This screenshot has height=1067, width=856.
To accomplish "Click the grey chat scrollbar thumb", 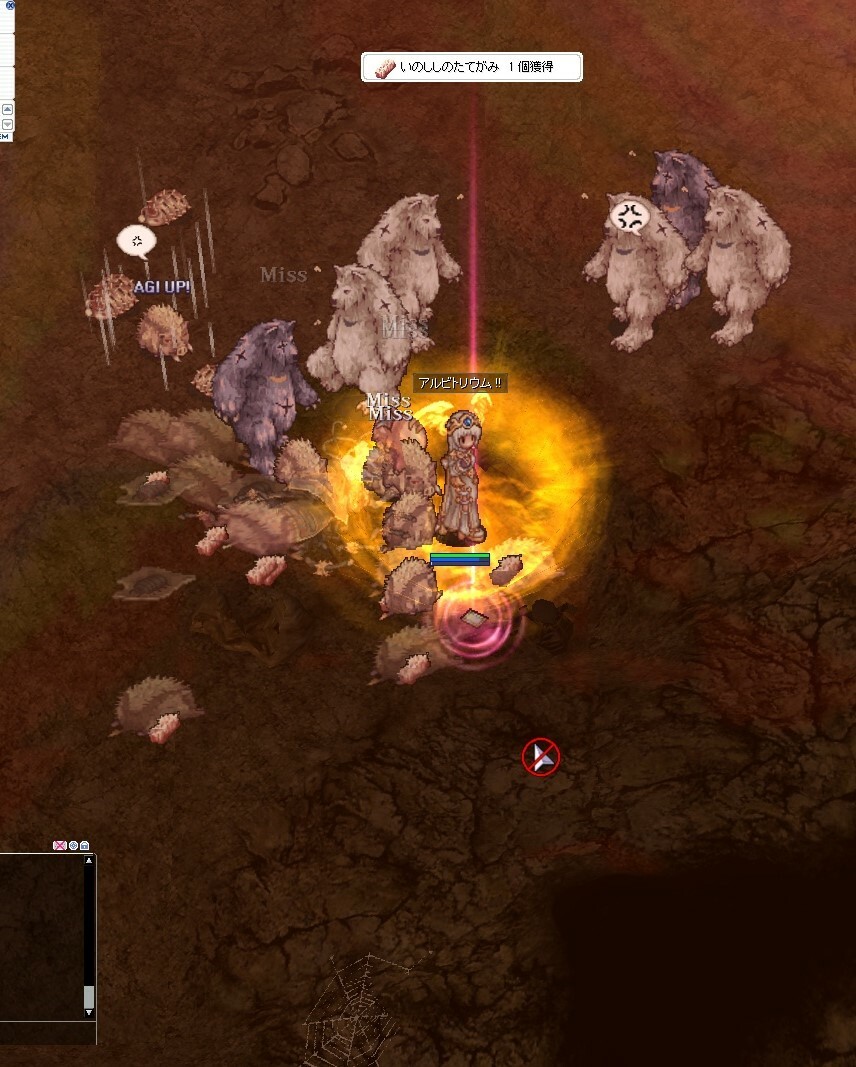I will (89, 996).
